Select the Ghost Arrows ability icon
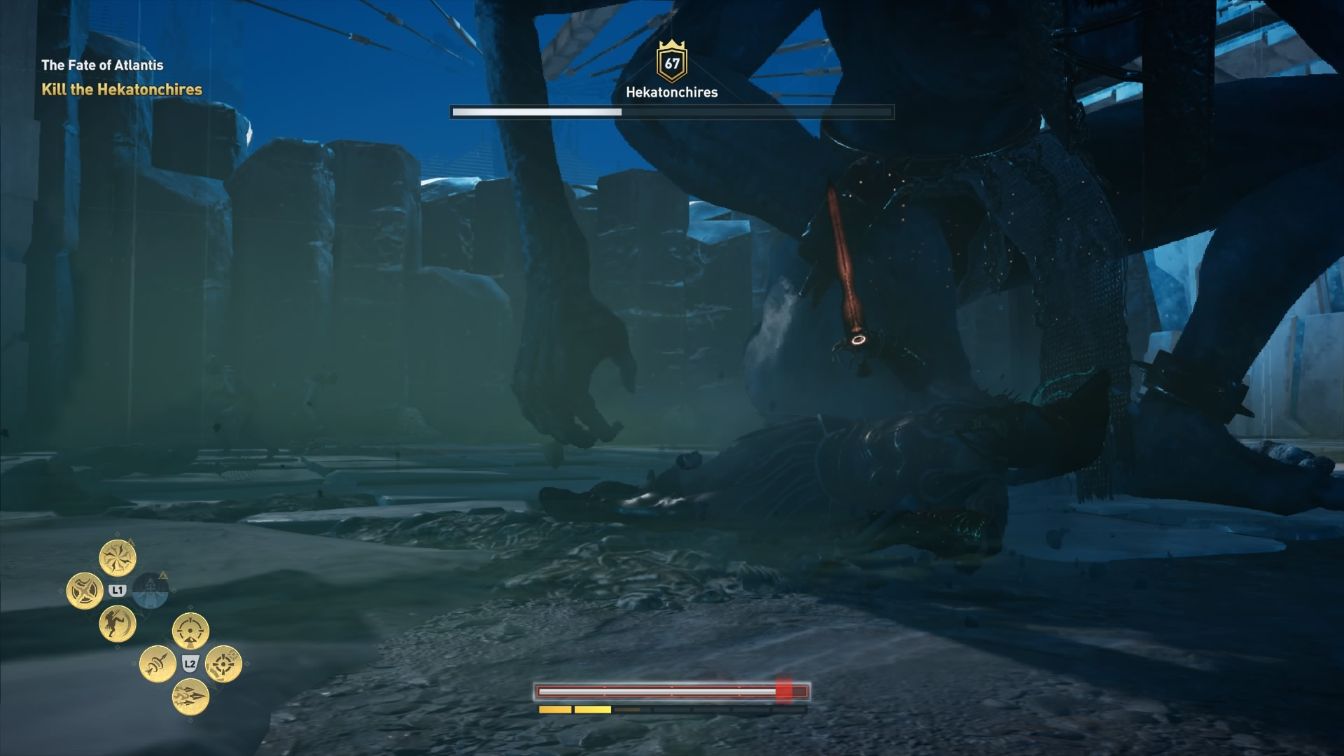Image resolution: width=1344 pixels, height=756 pixels. pos(158,663)
